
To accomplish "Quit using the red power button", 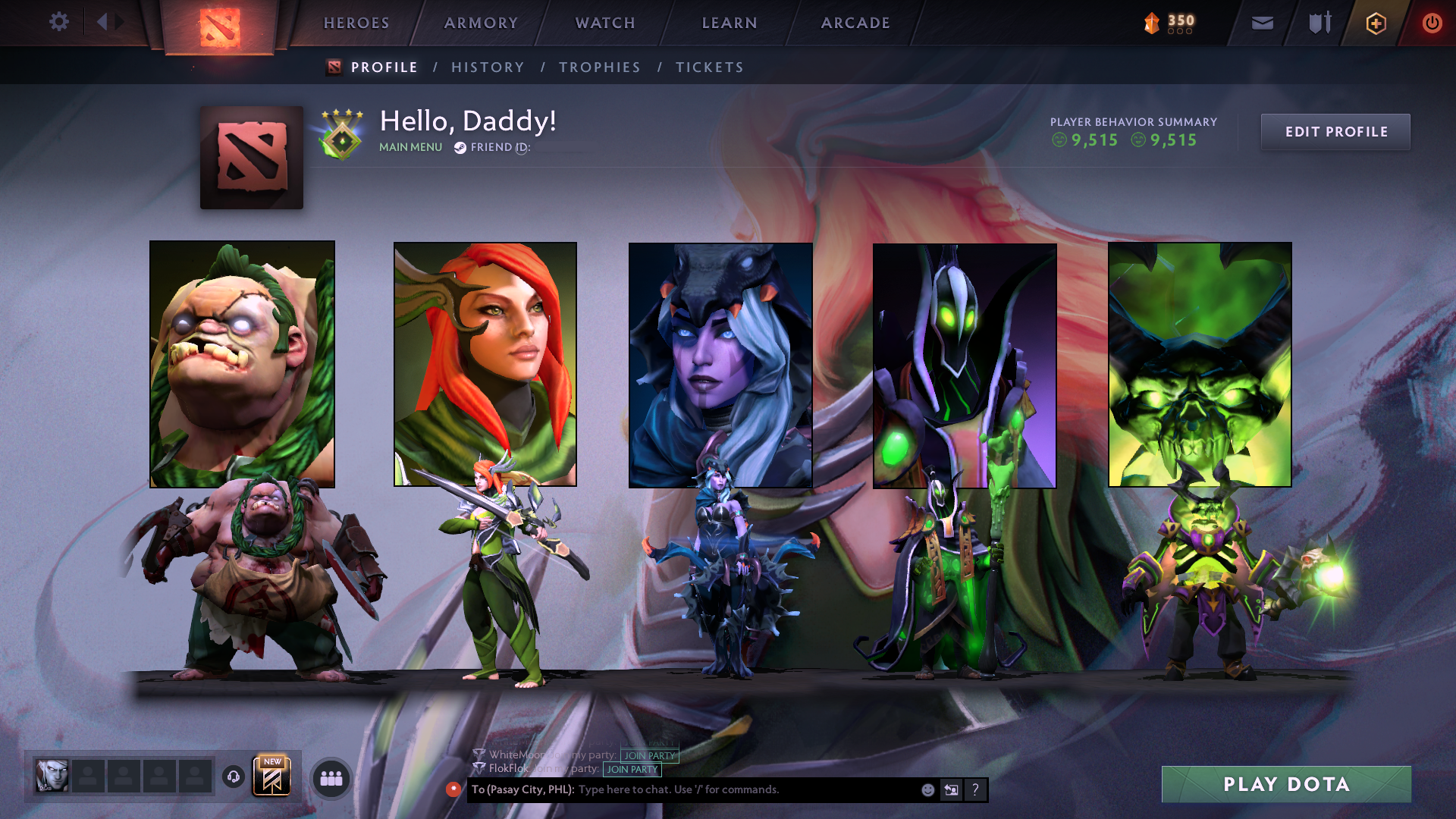I will pos(1432,24).
